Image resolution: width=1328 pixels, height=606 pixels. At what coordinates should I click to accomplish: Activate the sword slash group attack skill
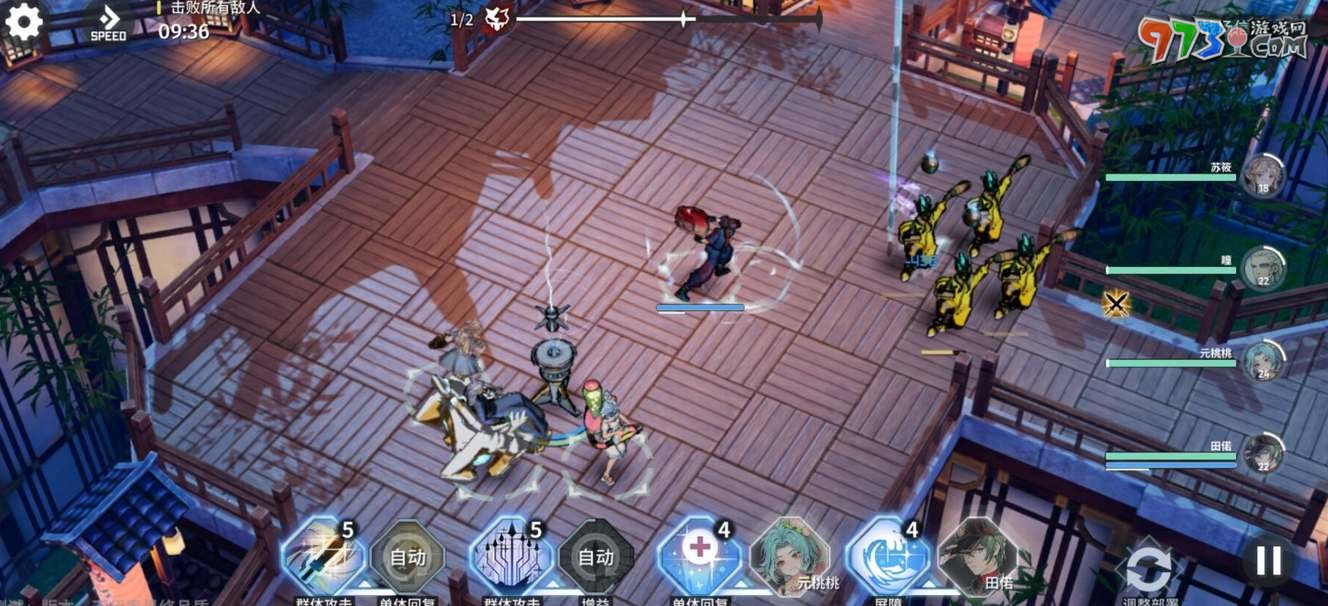click(x=323, y=557)
